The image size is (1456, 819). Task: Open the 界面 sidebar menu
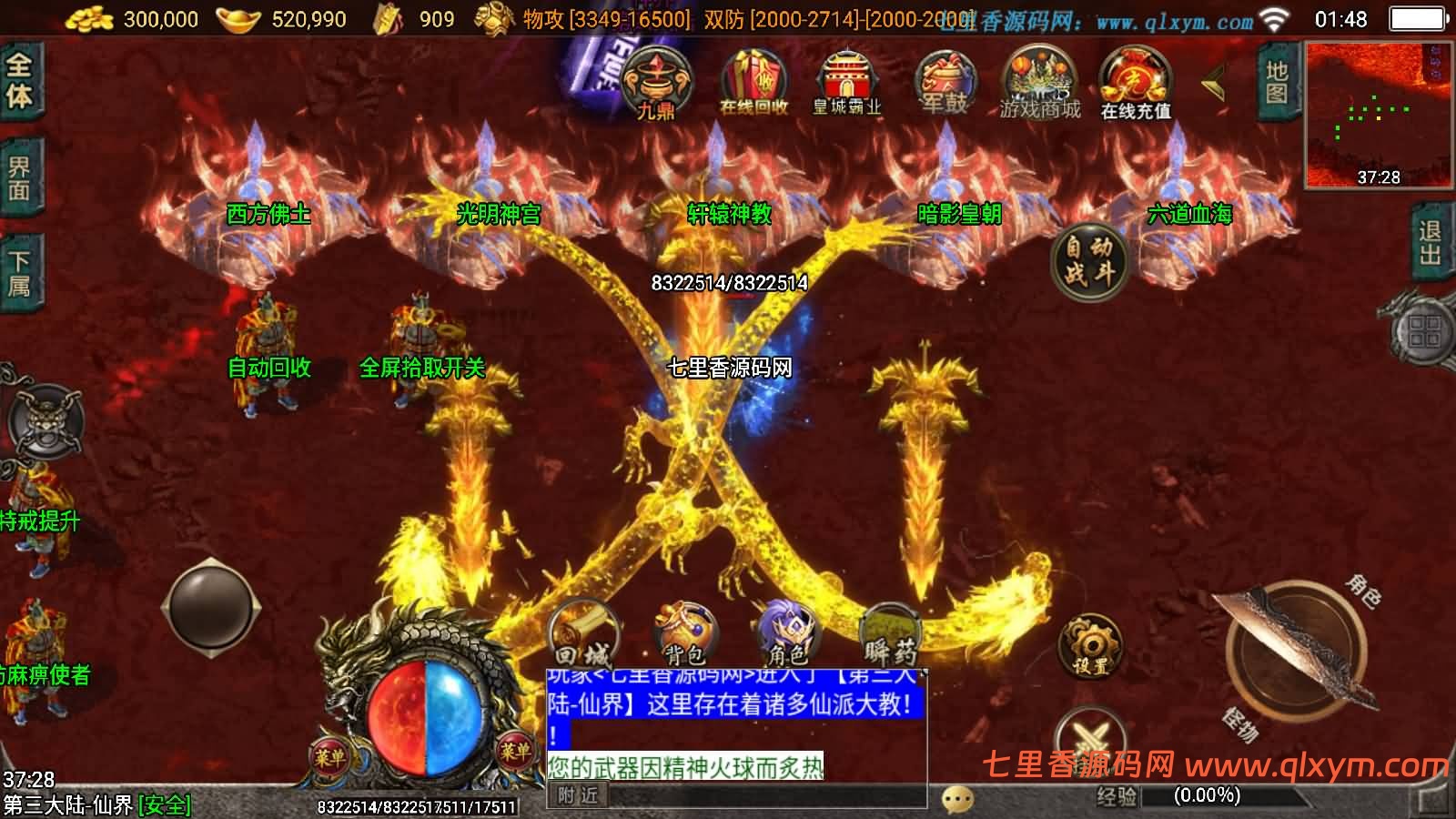[20, 177]
